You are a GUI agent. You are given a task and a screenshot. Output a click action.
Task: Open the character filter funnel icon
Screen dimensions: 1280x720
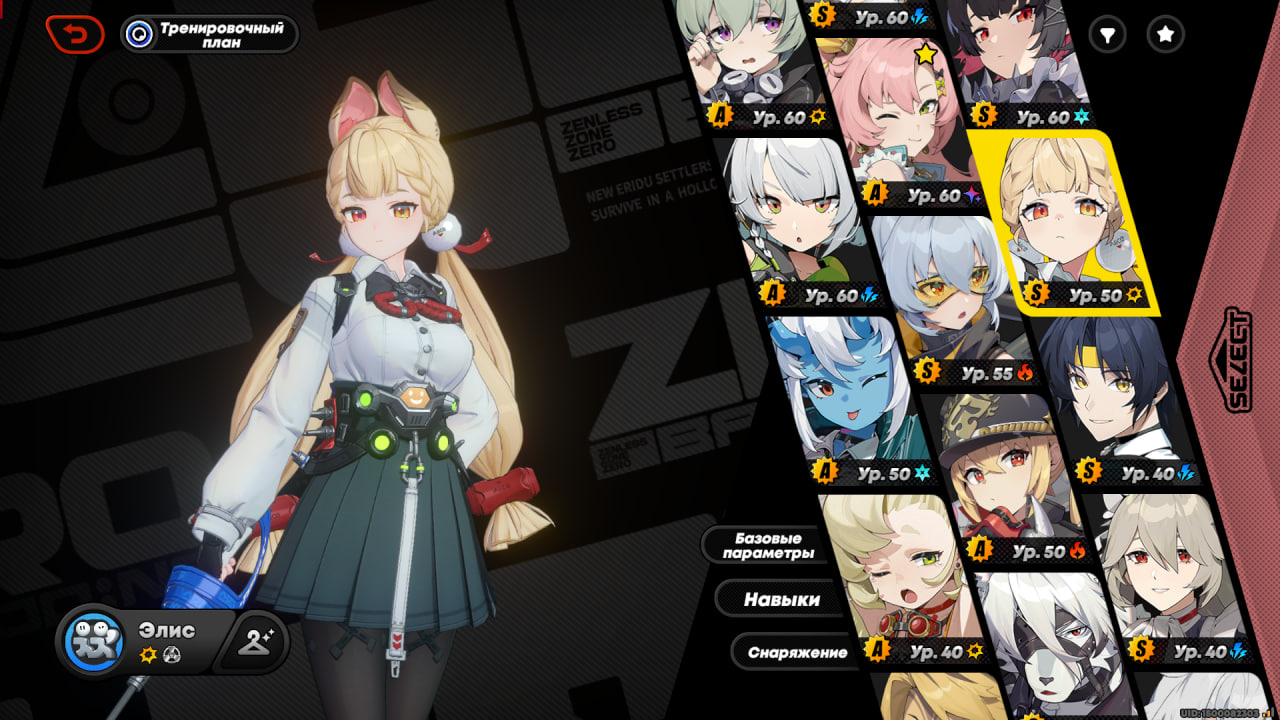pyautogui.click(x=1107, y=35)
